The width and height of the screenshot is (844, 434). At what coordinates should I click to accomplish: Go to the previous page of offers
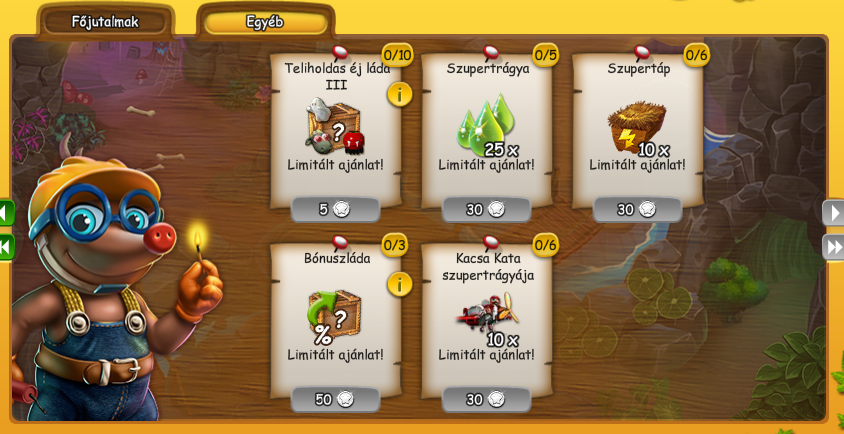(x=6, y=212)
